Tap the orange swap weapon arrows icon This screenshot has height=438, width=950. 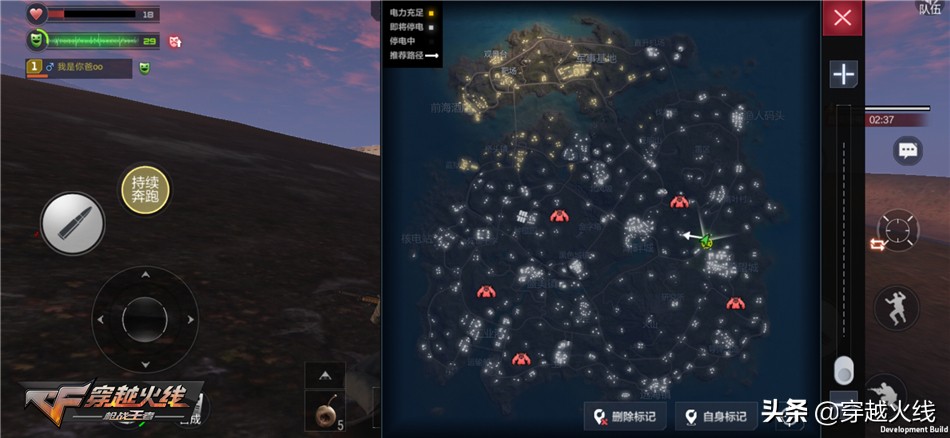pos(876,244)
